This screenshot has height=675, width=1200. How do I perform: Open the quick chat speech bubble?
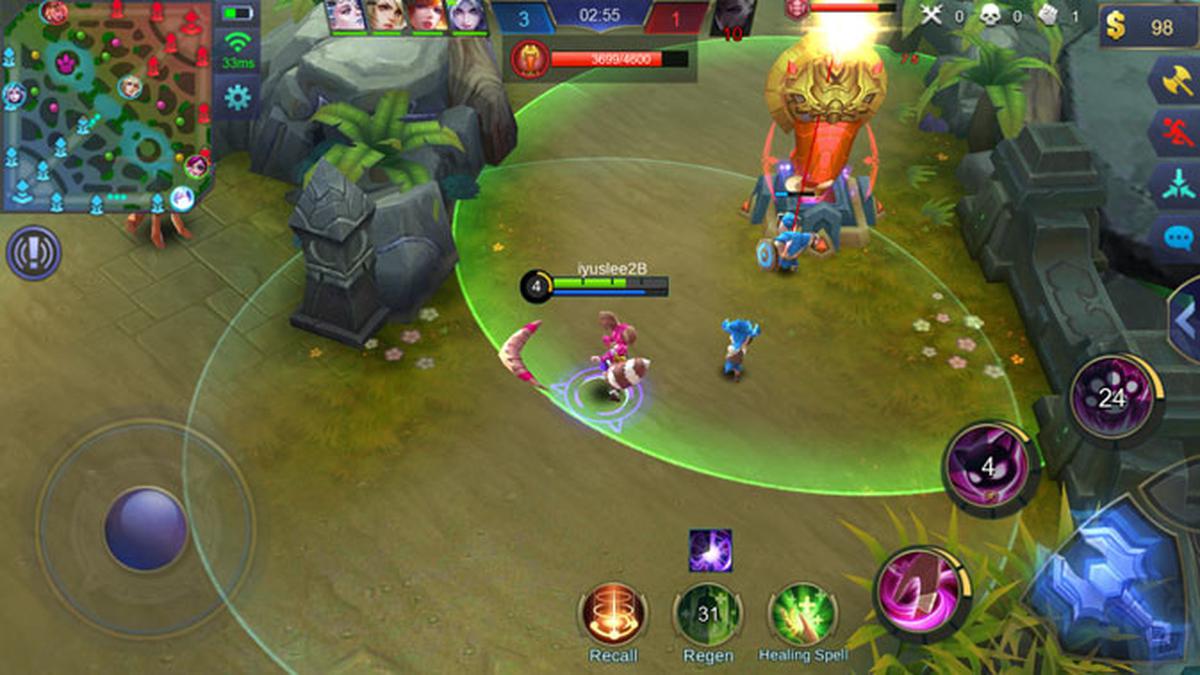1174,238
